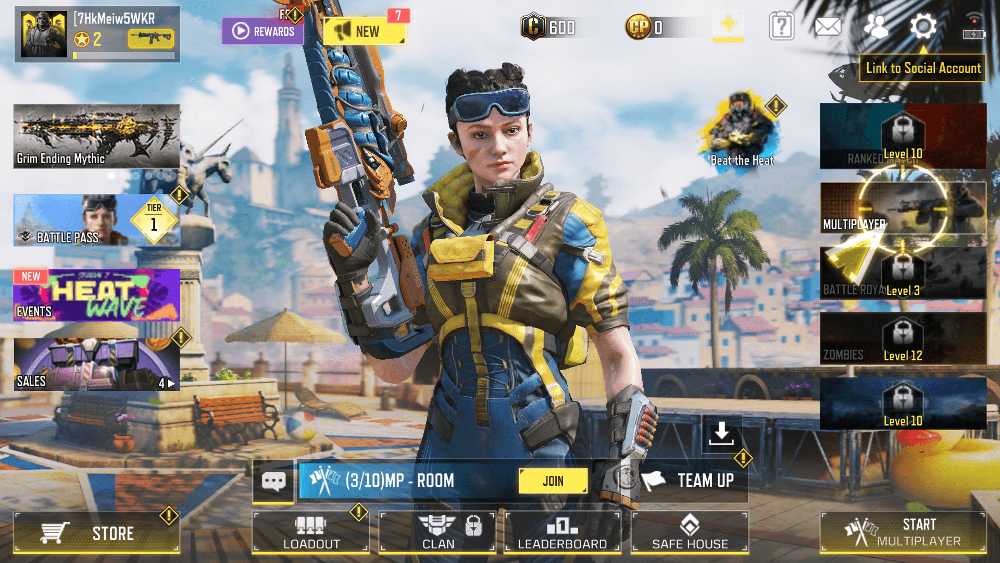This screenshot has height=563, width=1000.
Task: Open the Ranked Match mode
Action: [902, 137]
